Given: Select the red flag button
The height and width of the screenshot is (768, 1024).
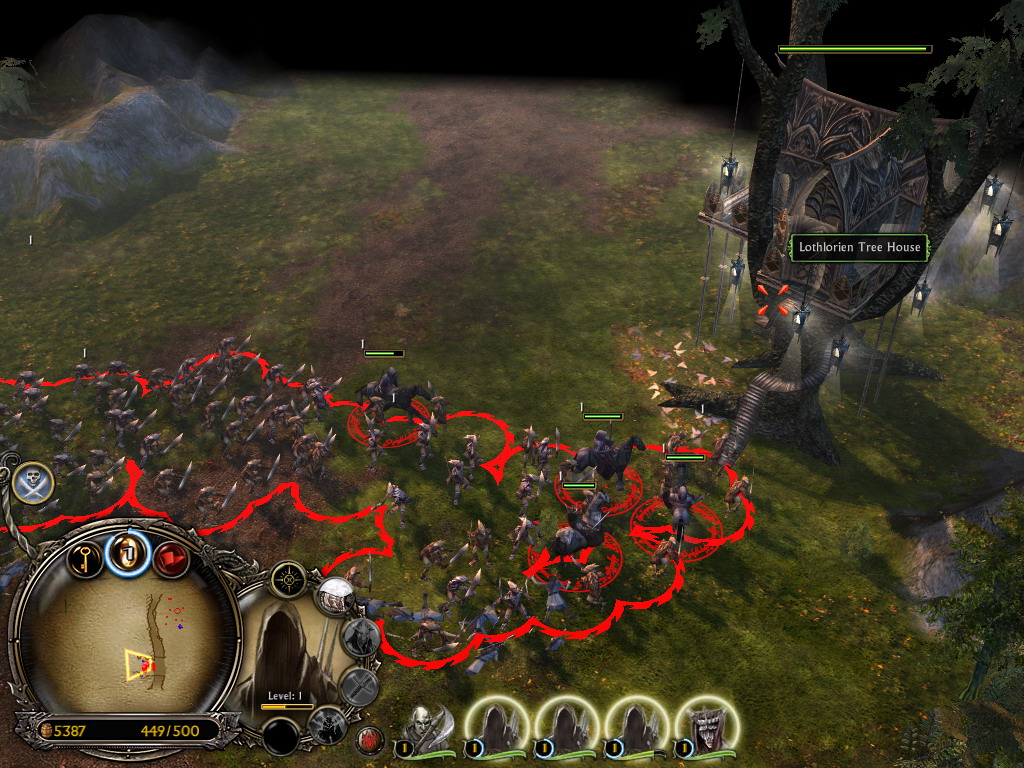Looking at the screenshot, I should point(170,558).
